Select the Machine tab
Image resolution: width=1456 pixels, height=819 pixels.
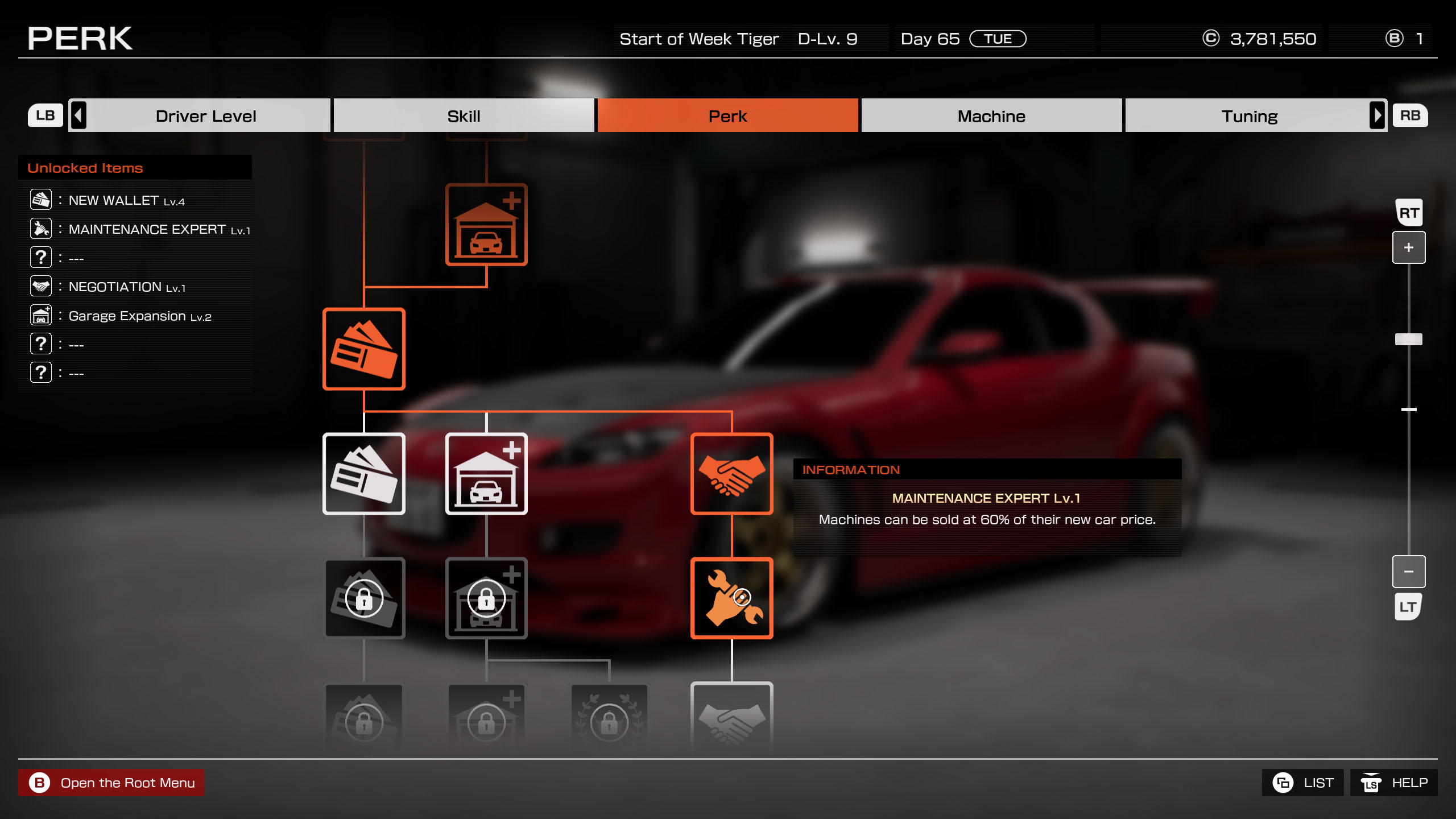point(991,116)
